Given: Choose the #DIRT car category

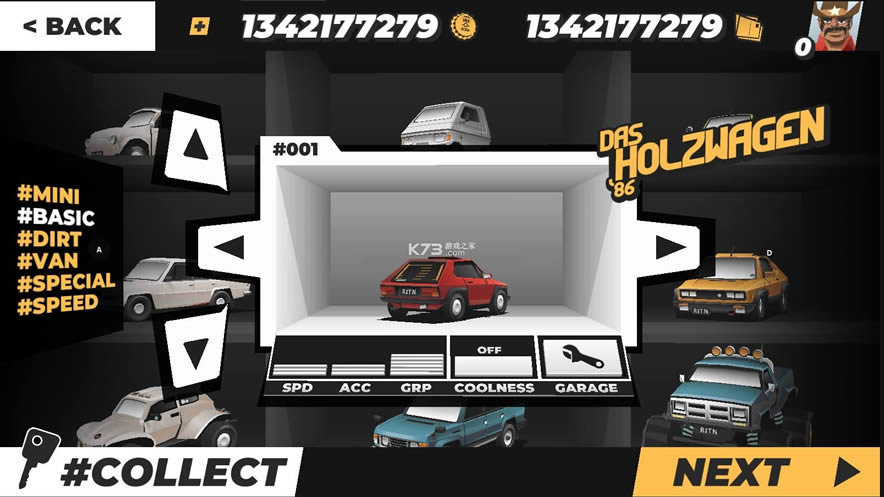Looking at the screenshot, I should pos(50,239).
